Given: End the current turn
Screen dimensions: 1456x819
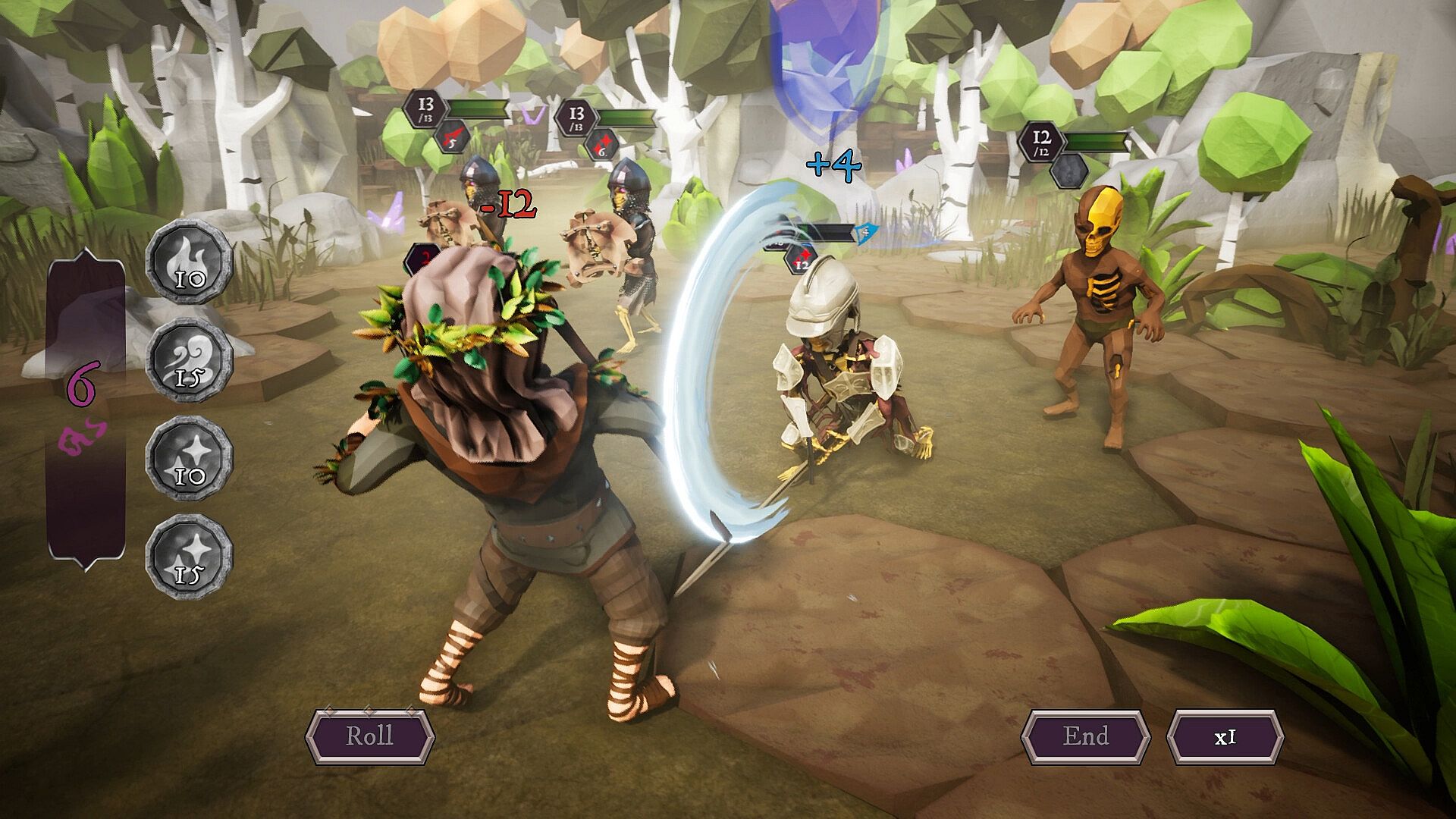Looking at the screenshot, I should [1085, 736].
